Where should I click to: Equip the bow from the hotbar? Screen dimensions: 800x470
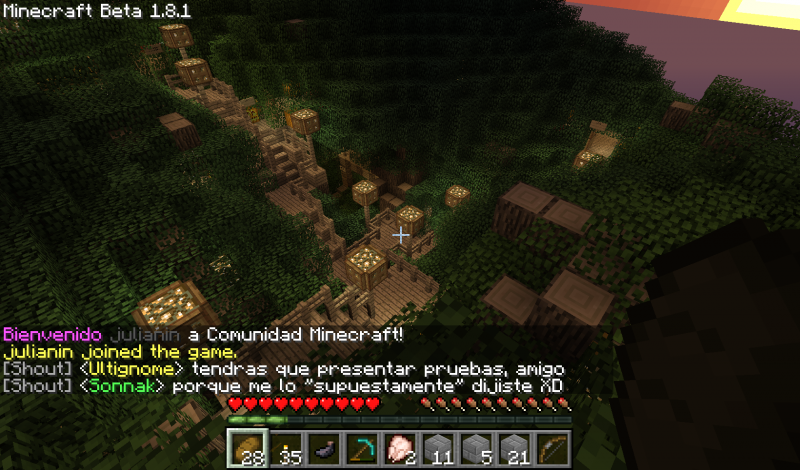click(553, 448)
